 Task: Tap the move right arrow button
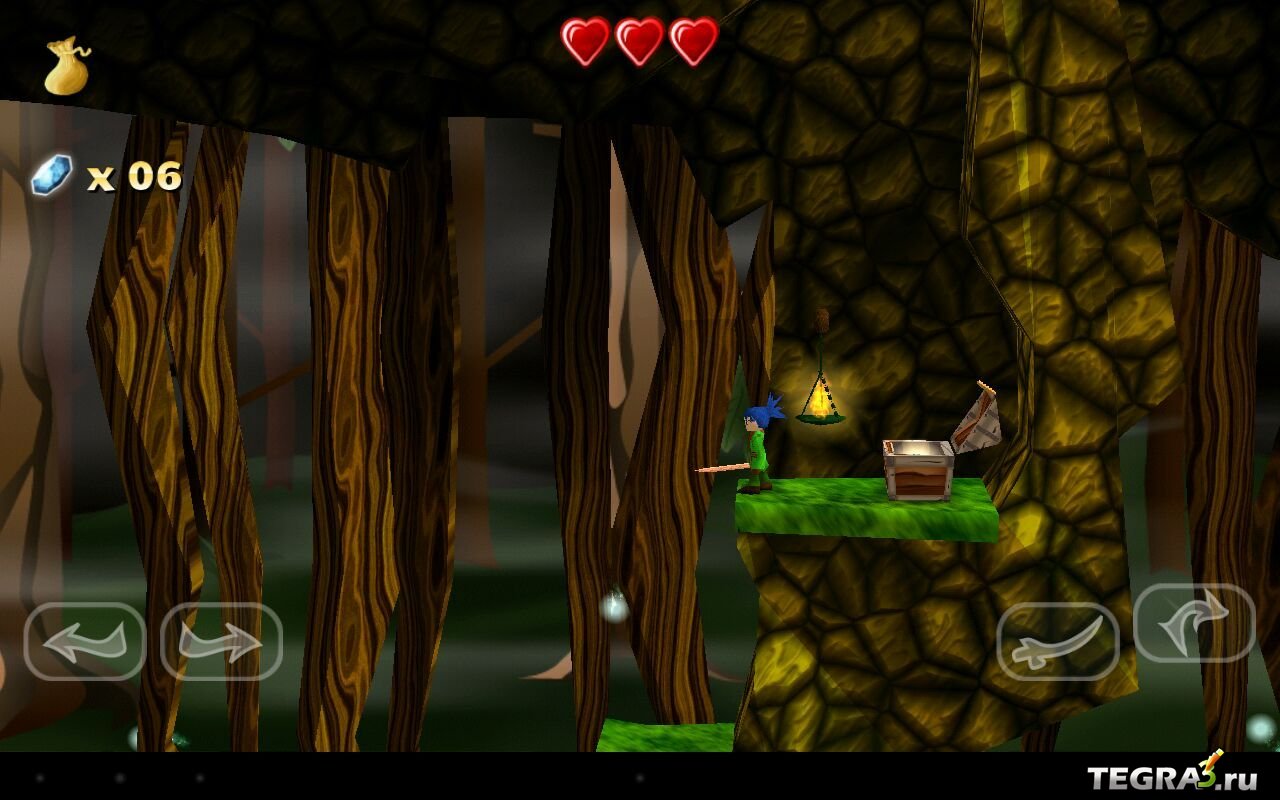pos(221,641)
